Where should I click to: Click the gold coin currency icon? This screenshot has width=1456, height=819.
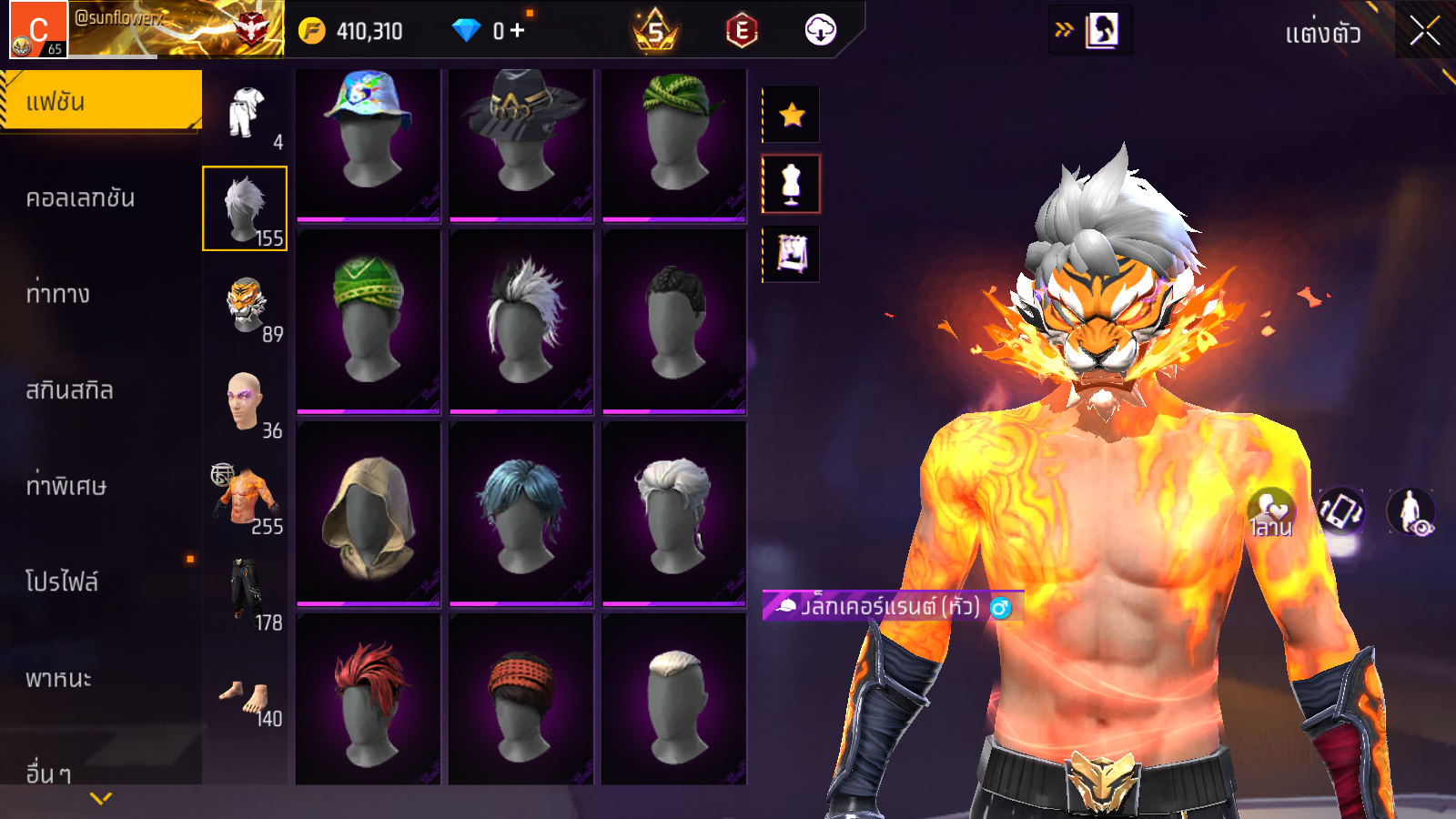click(x=312, y=31)
